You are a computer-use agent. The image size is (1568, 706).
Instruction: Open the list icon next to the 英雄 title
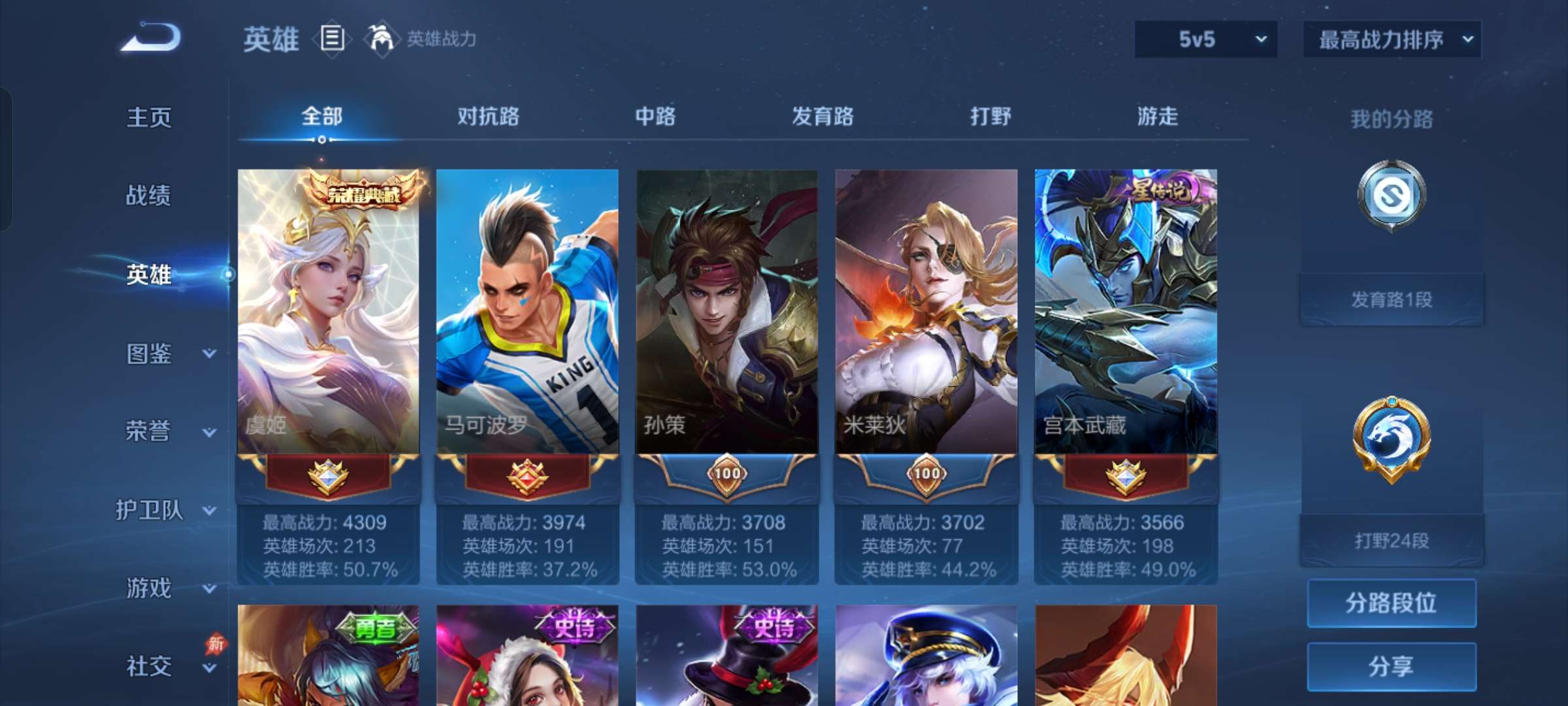332,39
